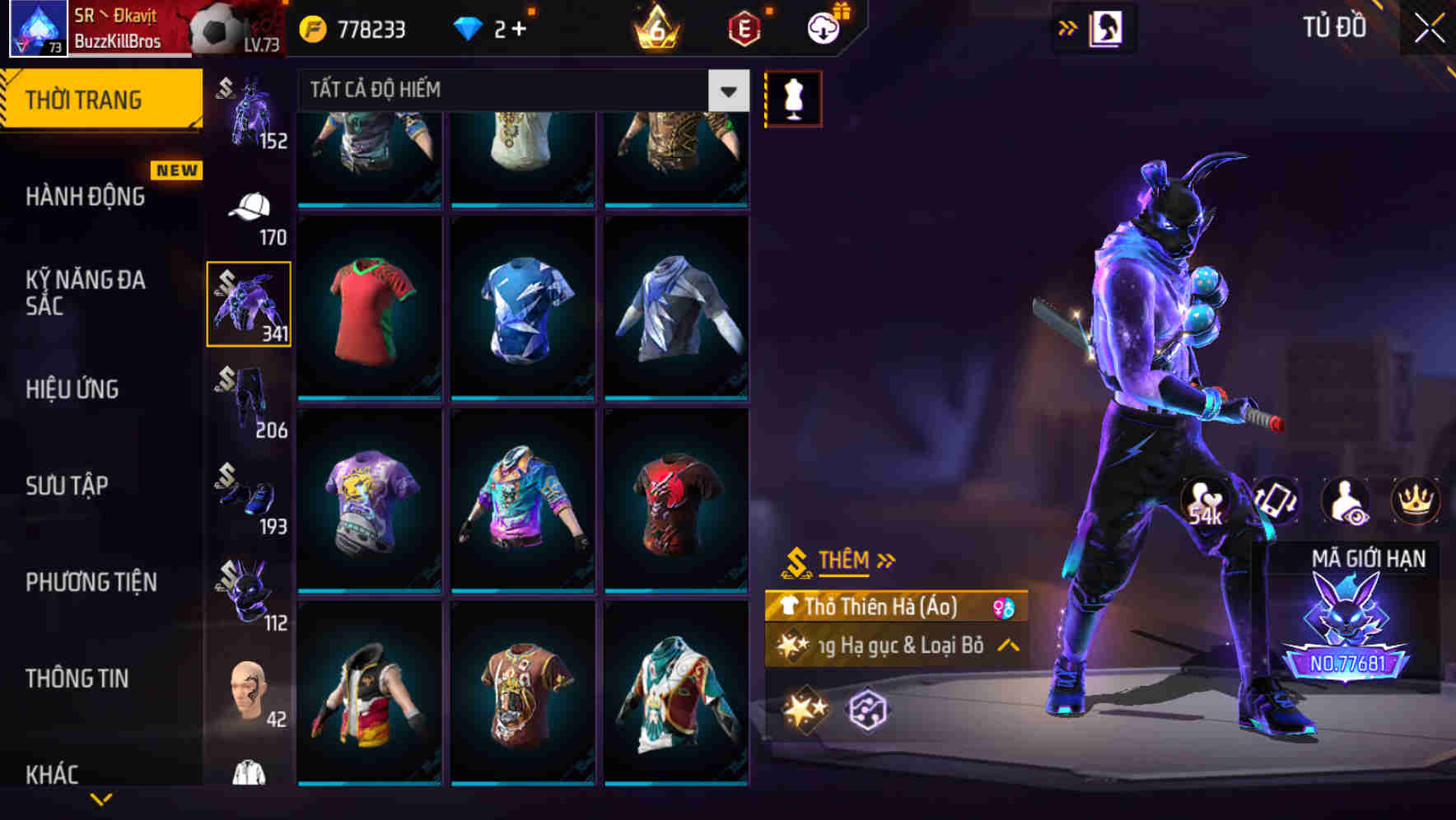
Task: Open the face category with 42 items
Action: tap(248, 692)
